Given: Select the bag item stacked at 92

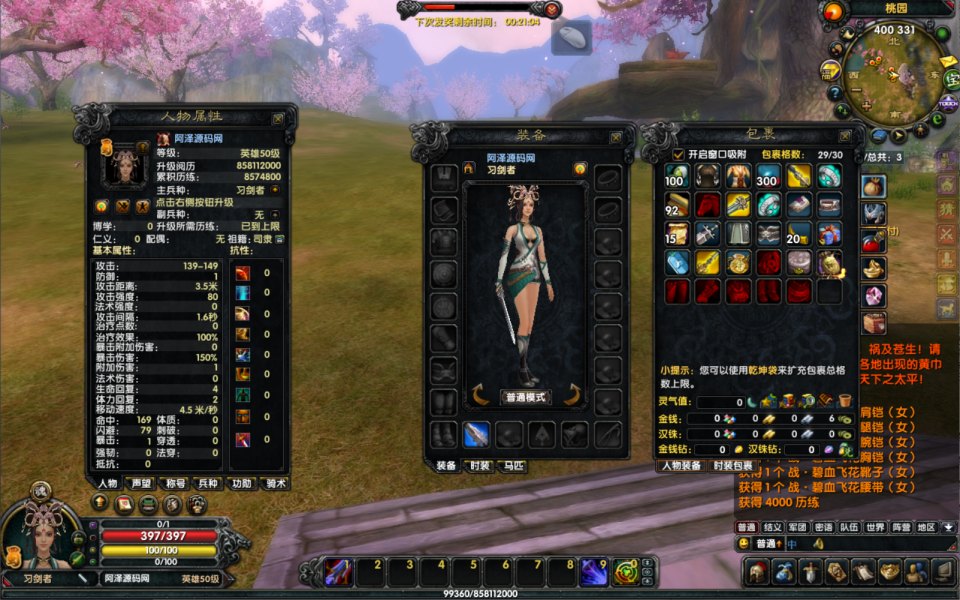Looking at the screenshot, I should (x=677, y=205).
